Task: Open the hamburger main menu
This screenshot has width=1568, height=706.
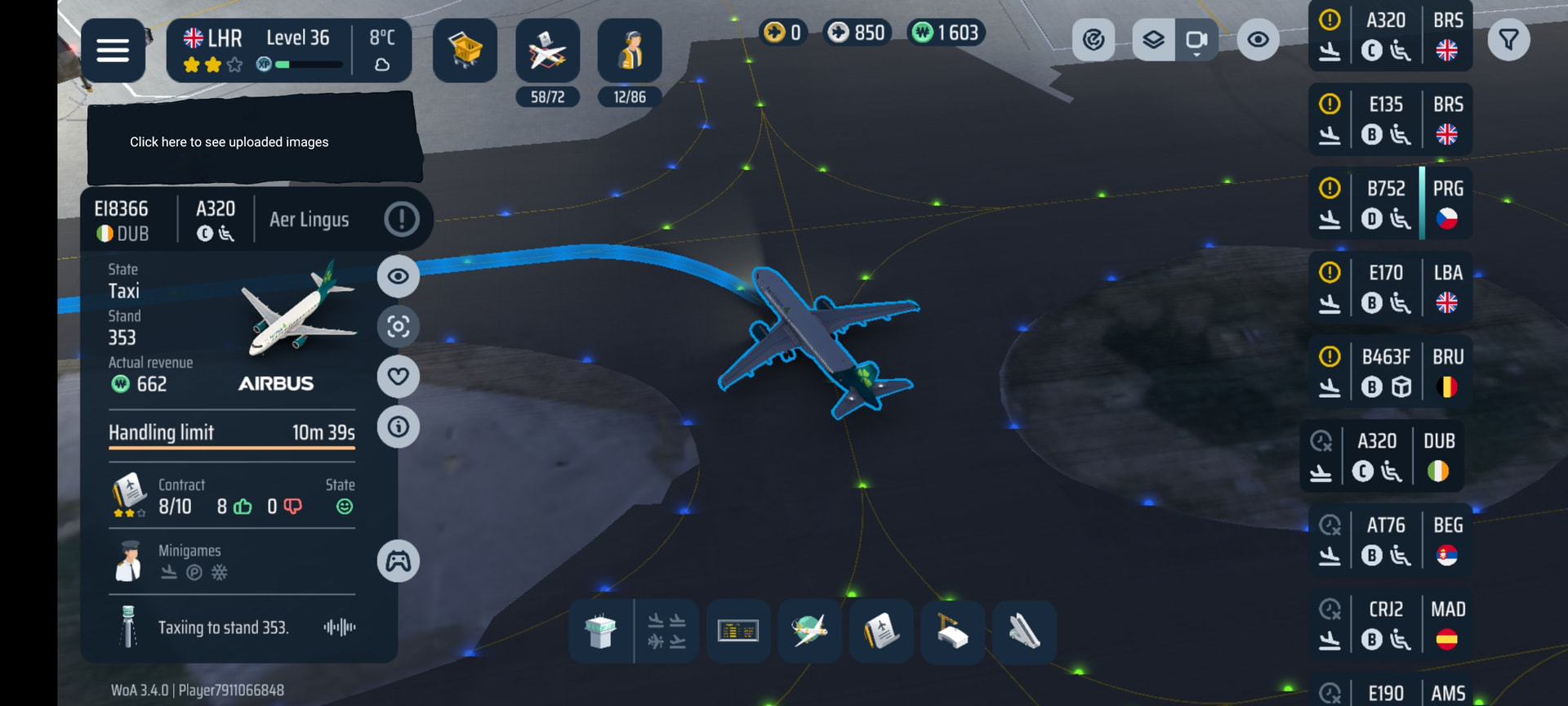Action: tap(113, 51)
